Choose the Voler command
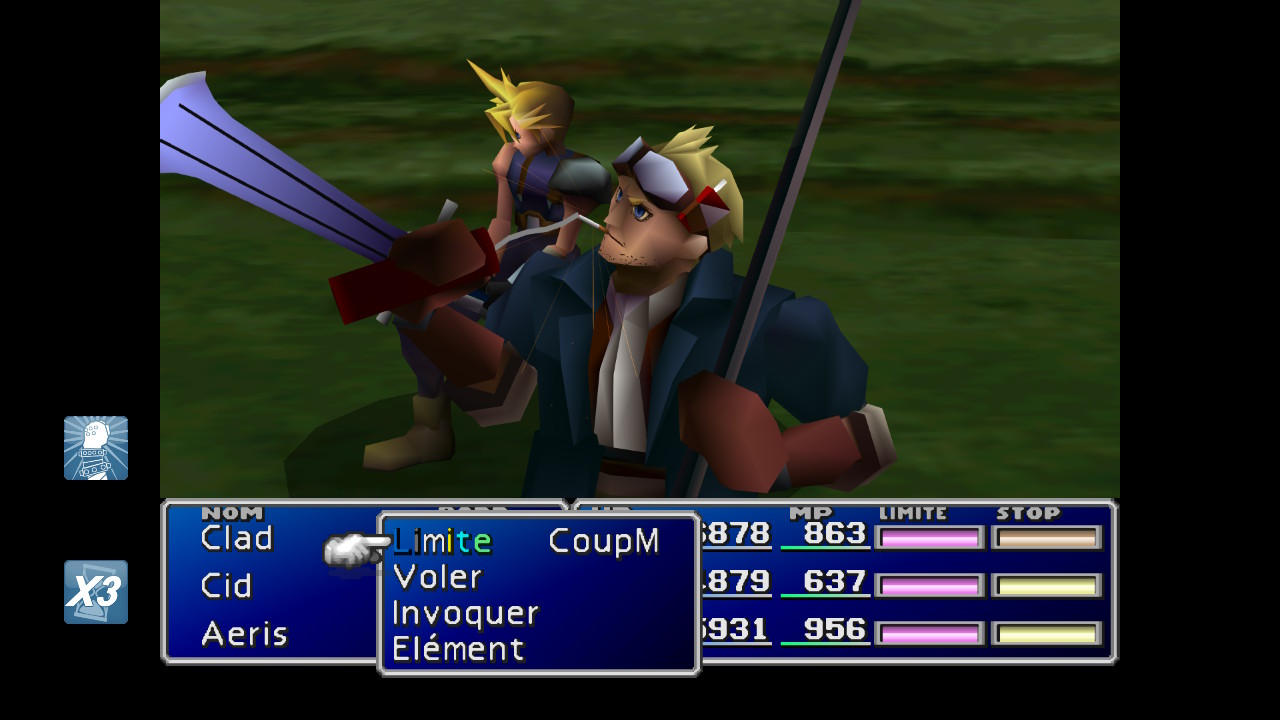 coord(437,577)
